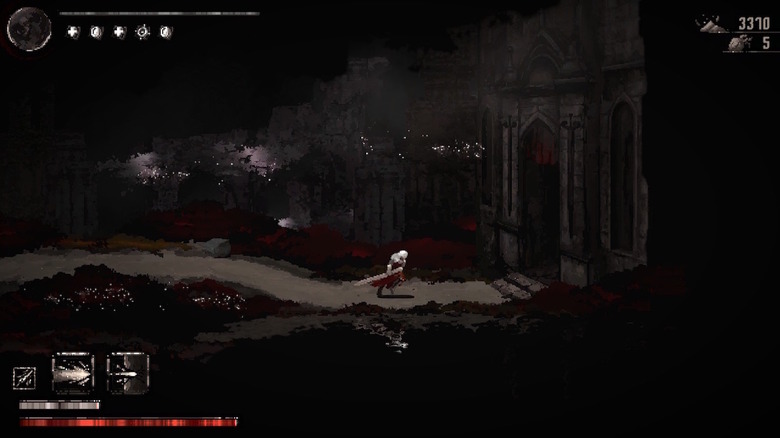Click the ash pile currency icon
This screenshot has width=780, height=438.
[x=714, y=24]
